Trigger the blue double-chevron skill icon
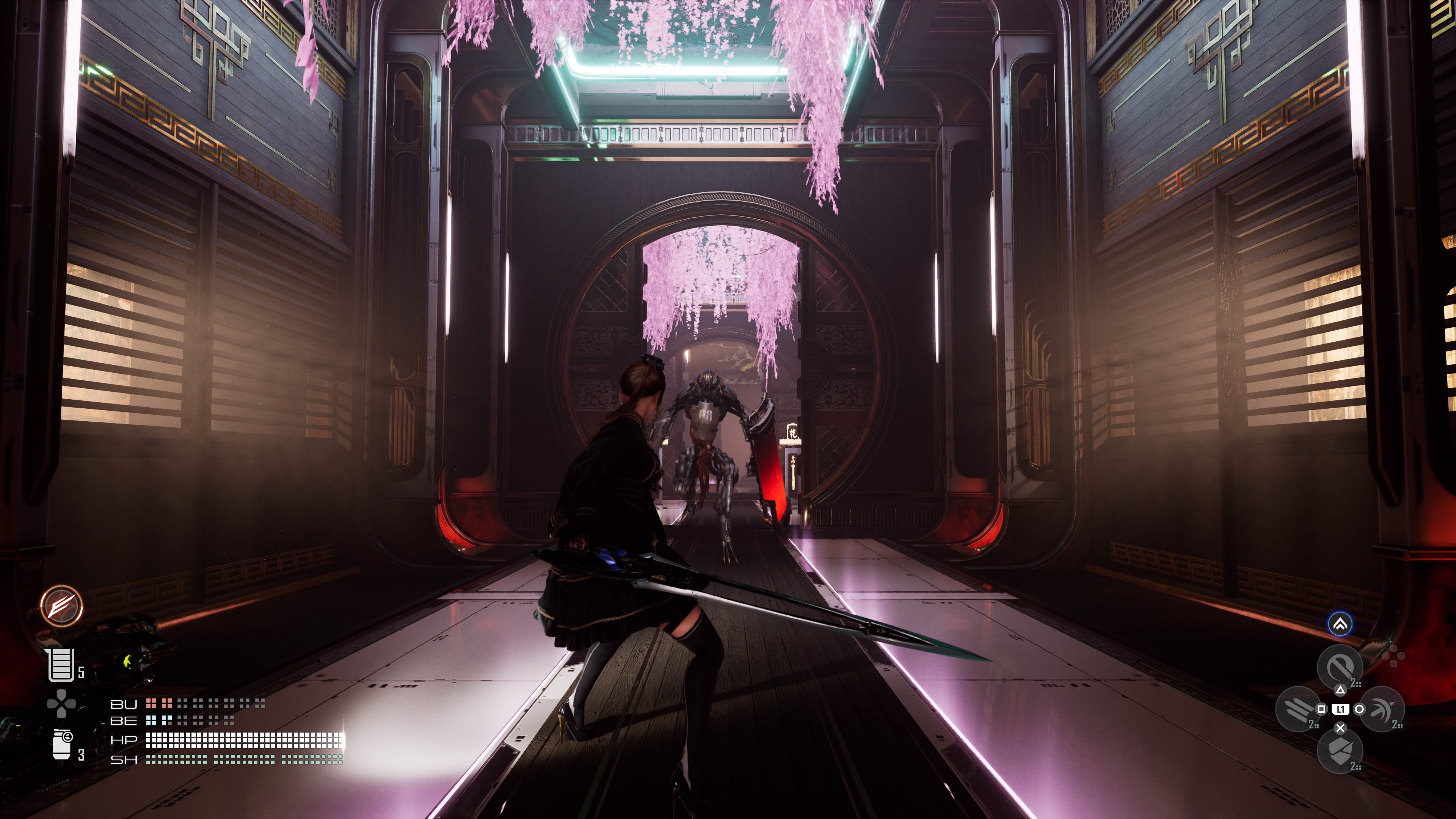1456x819 pixels. click(x=1340, y=624)
